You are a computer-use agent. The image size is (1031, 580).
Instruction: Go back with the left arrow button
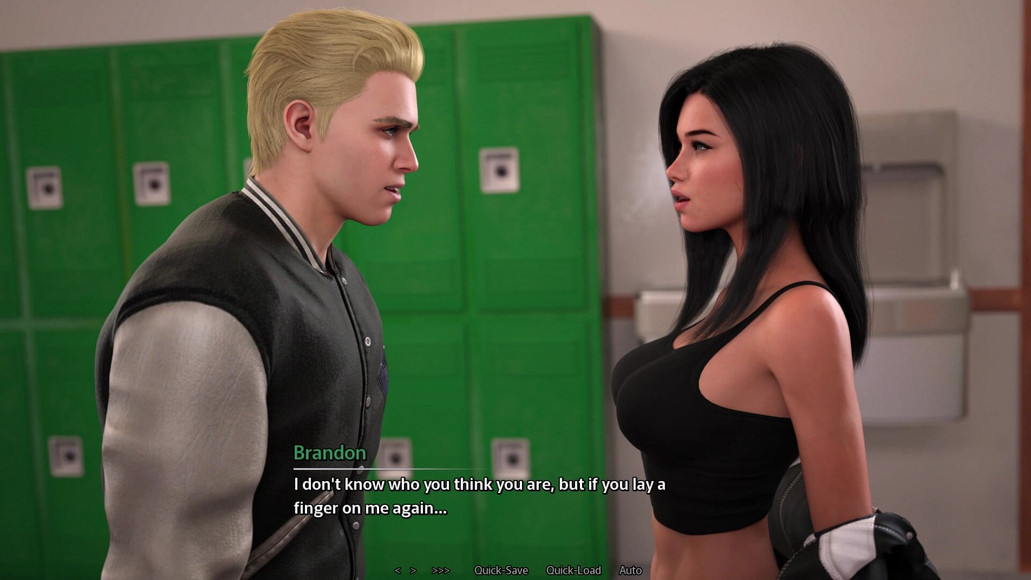397,570
